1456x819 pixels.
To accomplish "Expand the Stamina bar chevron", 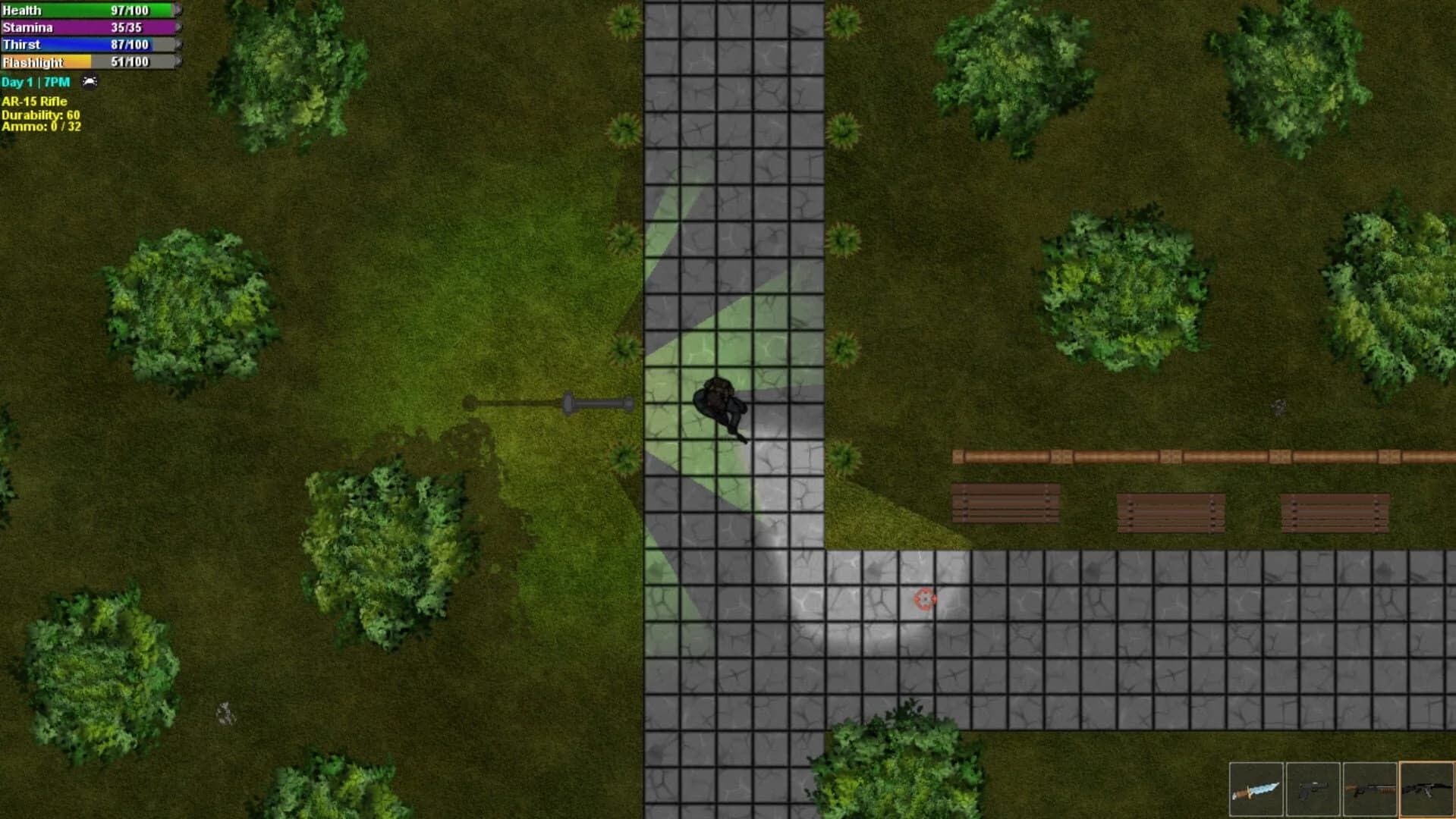I will (177, 27).
